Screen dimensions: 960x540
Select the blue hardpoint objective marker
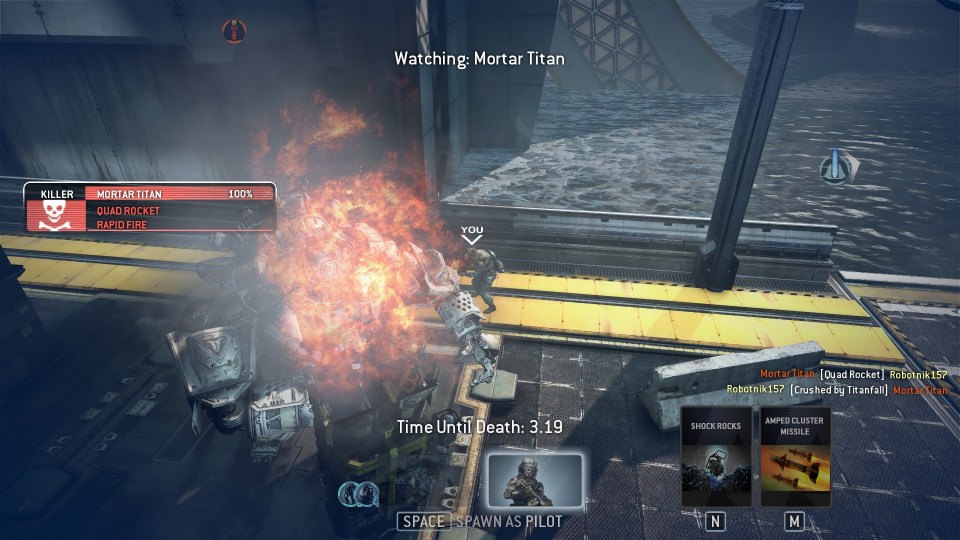point(835,167)
